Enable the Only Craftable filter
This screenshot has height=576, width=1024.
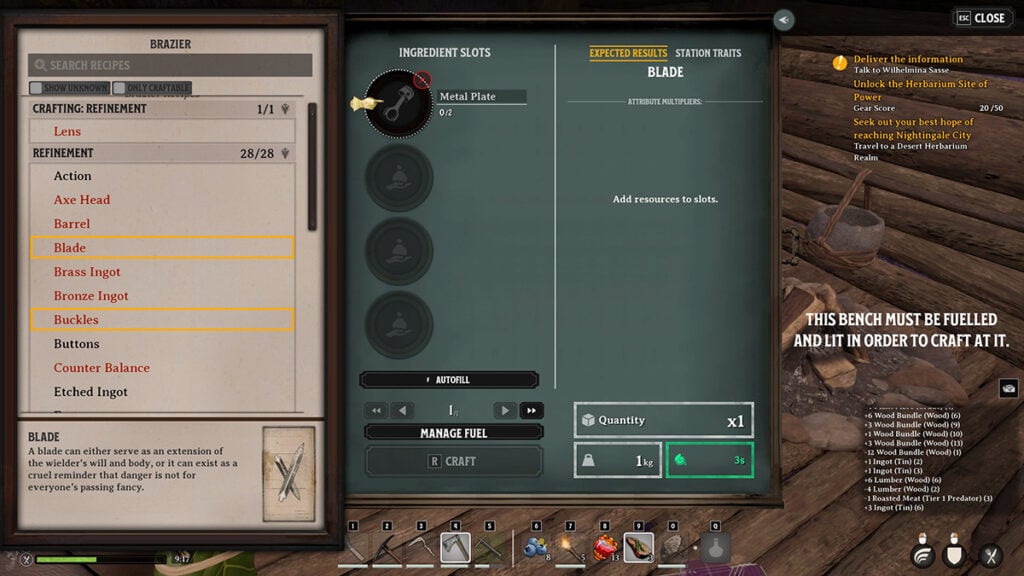click(152, 88)
